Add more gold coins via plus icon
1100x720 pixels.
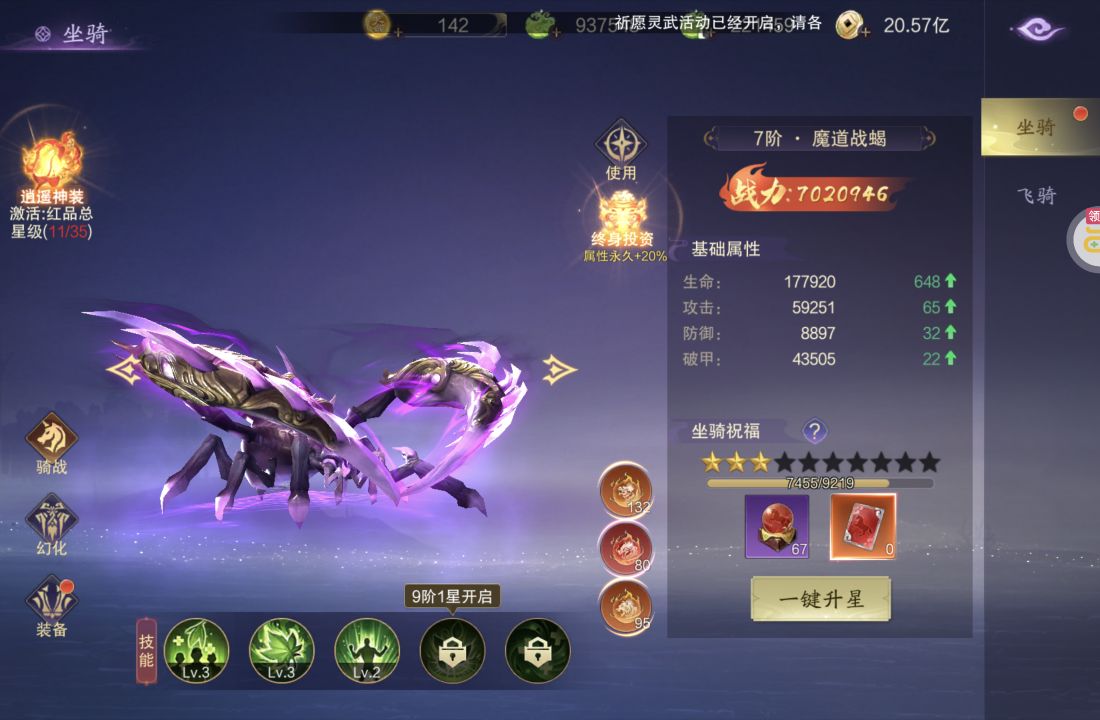pyautogui.click(x=864, y=32)
